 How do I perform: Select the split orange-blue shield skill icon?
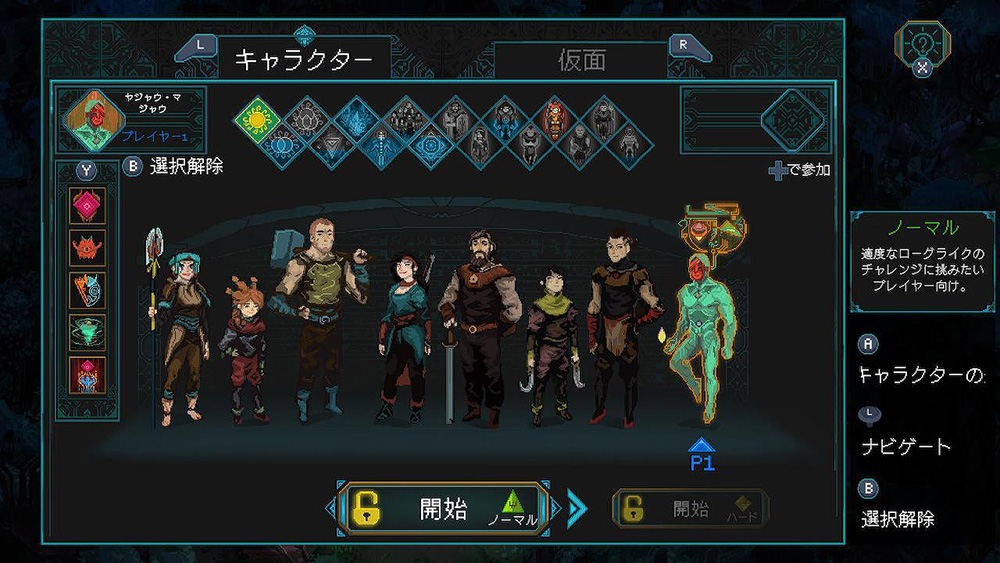click(87, 290)
